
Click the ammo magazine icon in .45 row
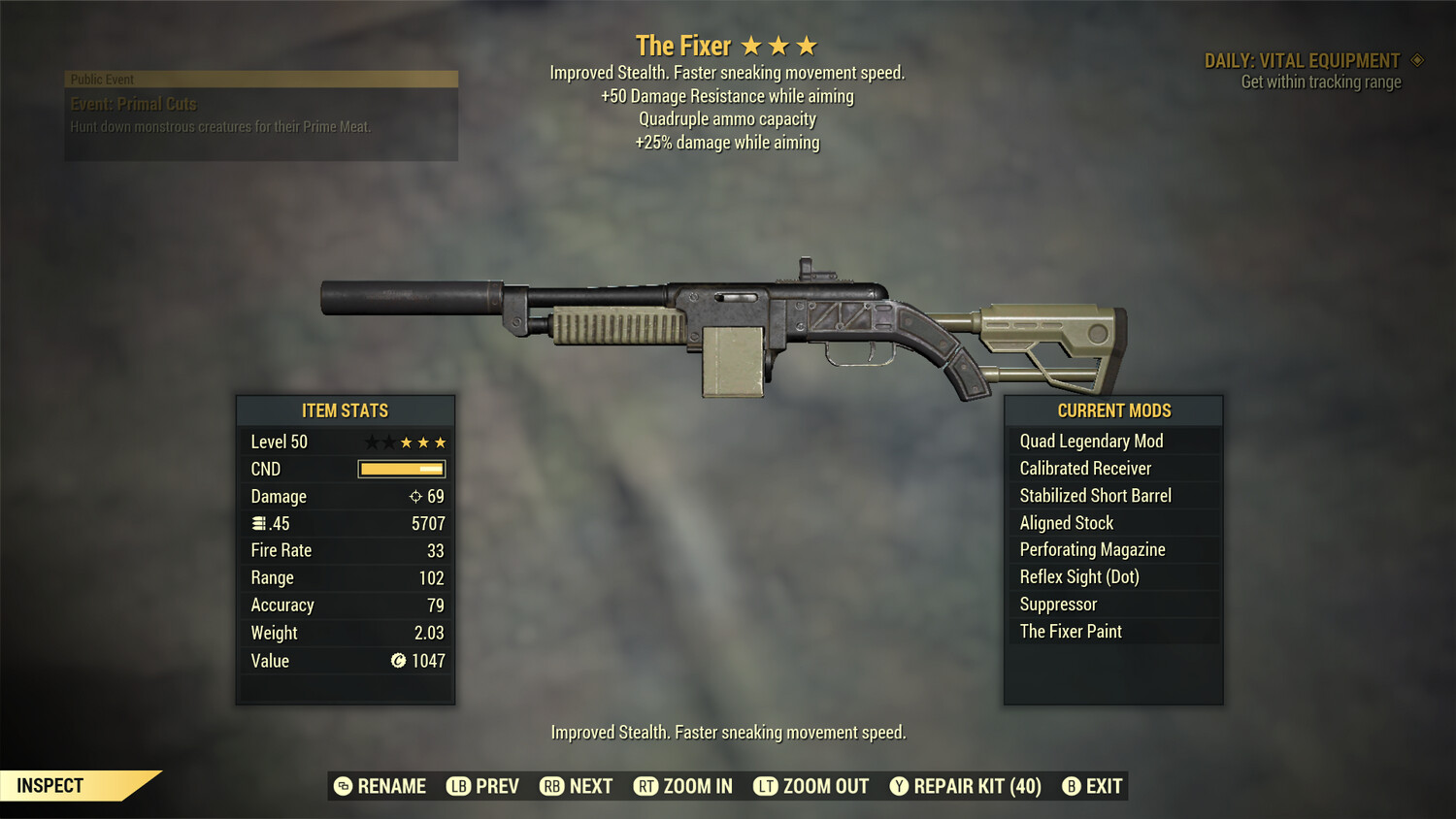[259, 523]
